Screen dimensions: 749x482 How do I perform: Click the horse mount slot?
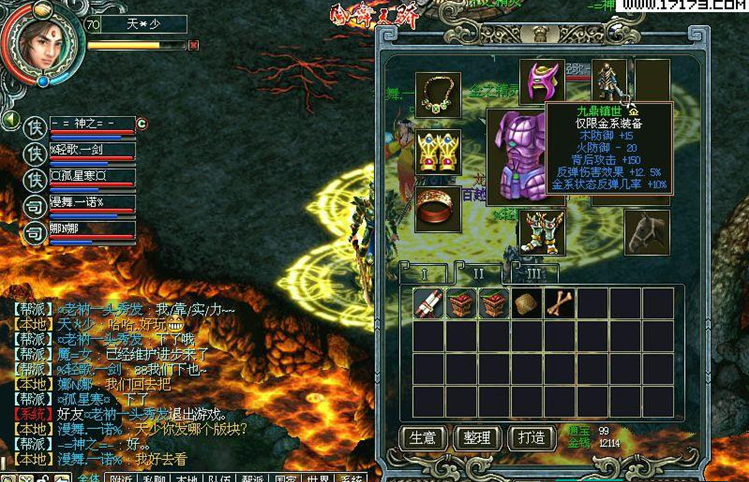[647, 231]
